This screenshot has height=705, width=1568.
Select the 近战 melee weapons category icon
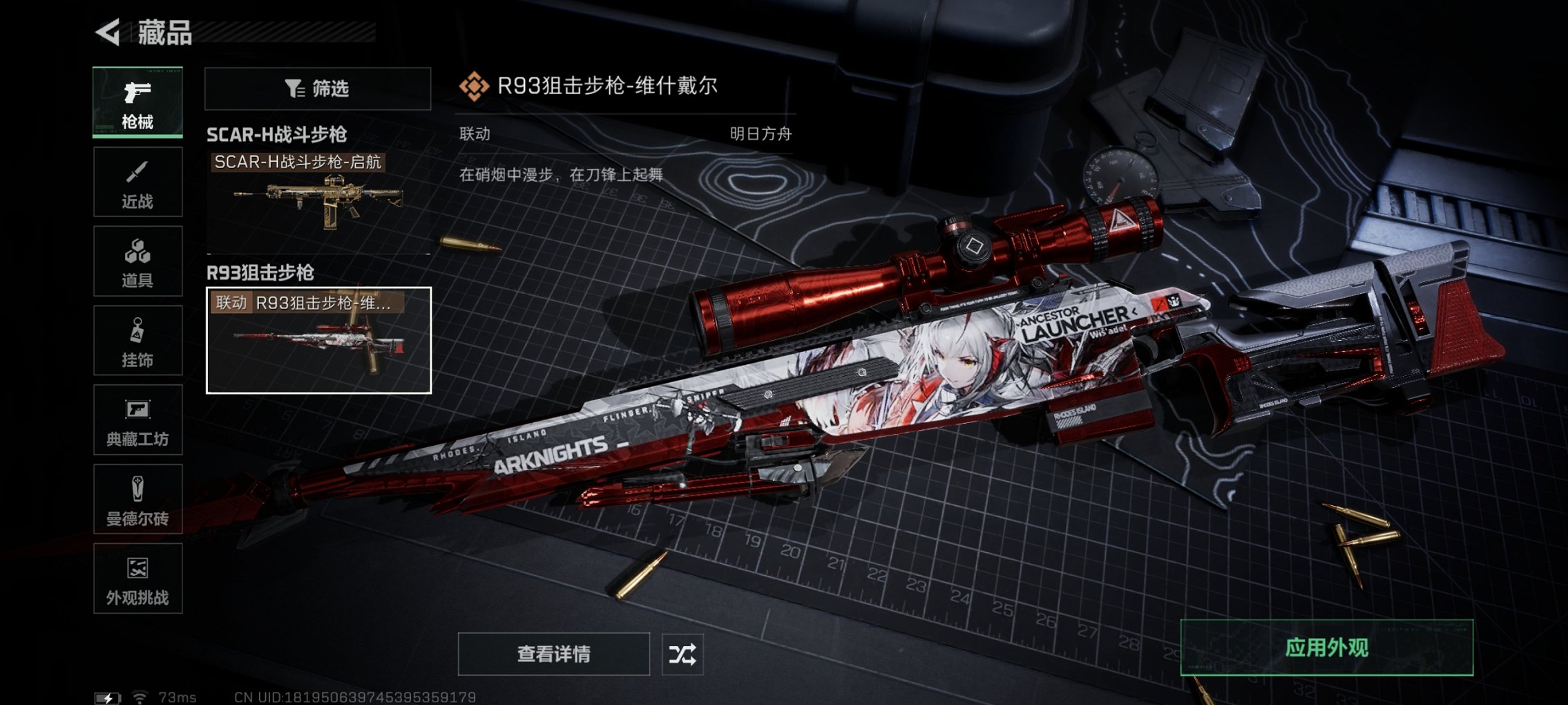pyautogui.click(x=137, y=181)
